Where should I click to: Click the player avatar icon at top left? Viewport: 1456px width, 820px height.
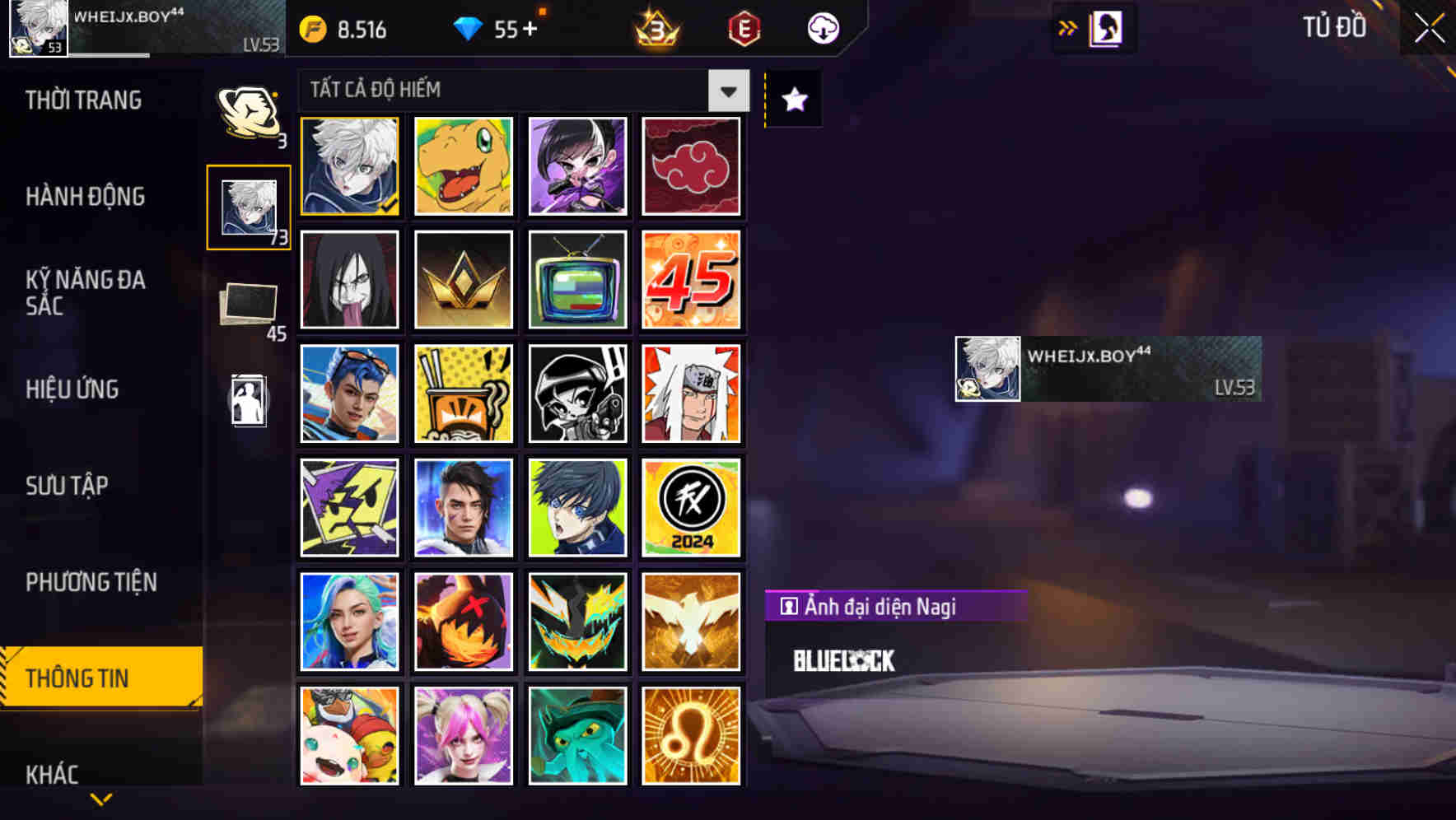click(x=36, y=27)
